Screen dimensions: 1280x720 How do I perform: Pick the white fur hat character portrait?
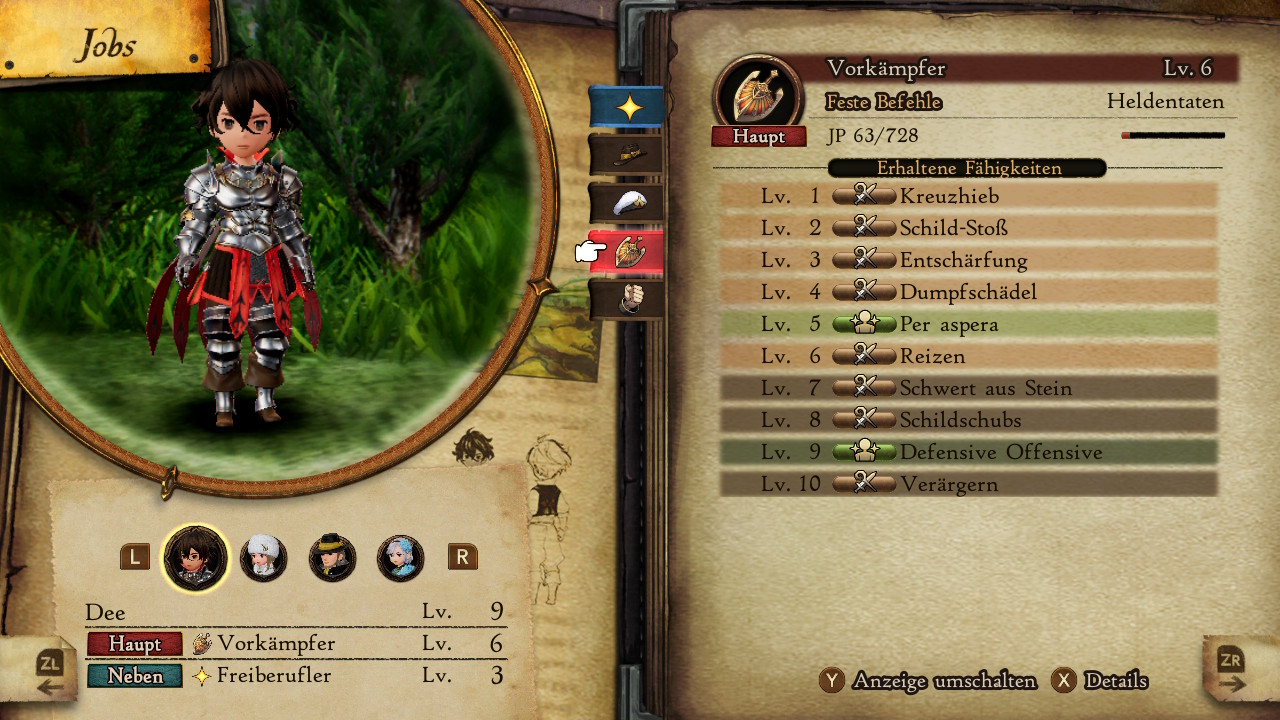(264, 558)
